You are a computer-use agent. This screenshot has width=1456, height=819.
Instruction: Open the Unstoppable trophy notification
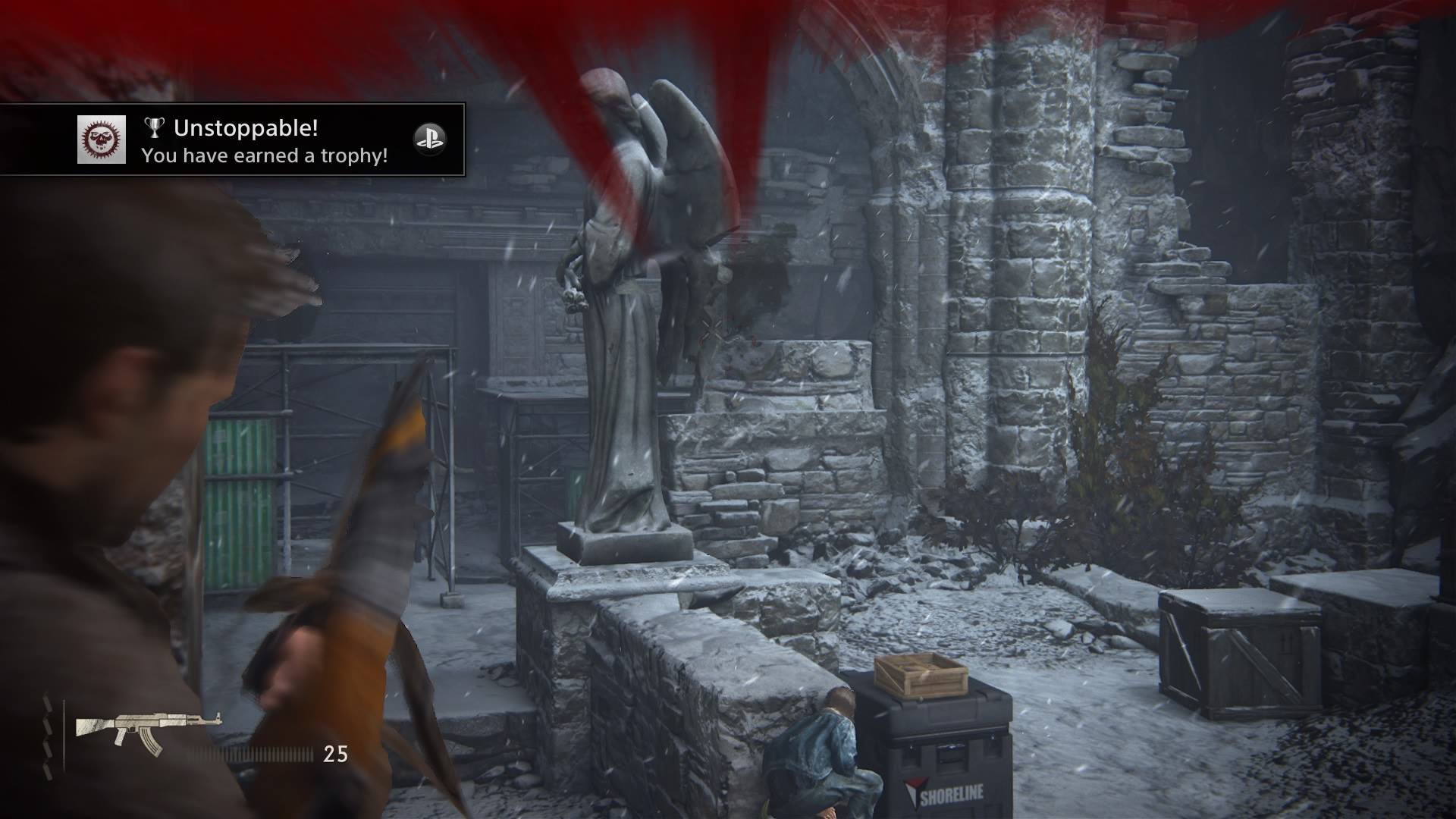pos(265,141)
